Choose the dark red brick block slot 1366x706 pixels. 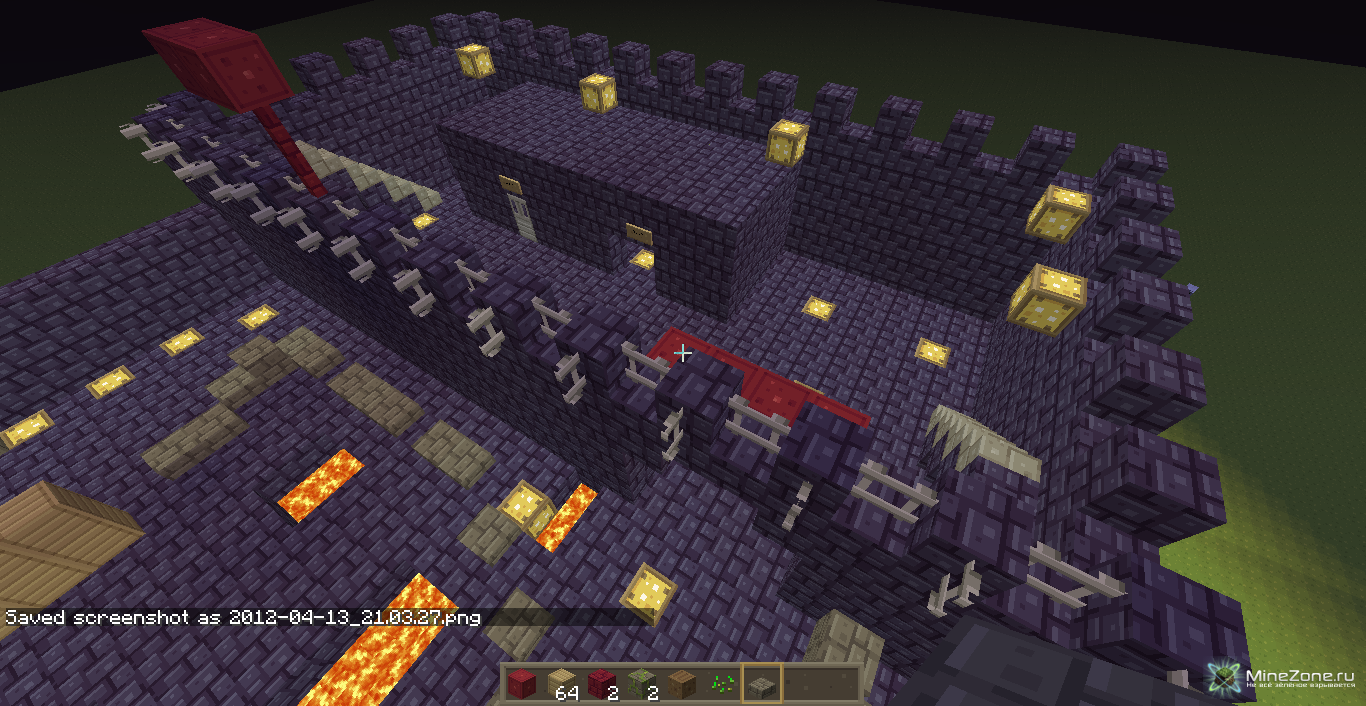600,684
